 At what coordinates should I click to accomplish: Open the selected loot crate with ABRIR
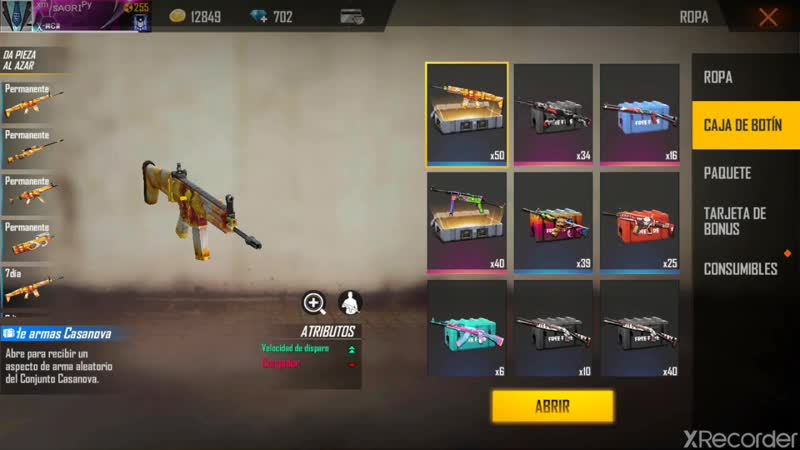(552, 406)
